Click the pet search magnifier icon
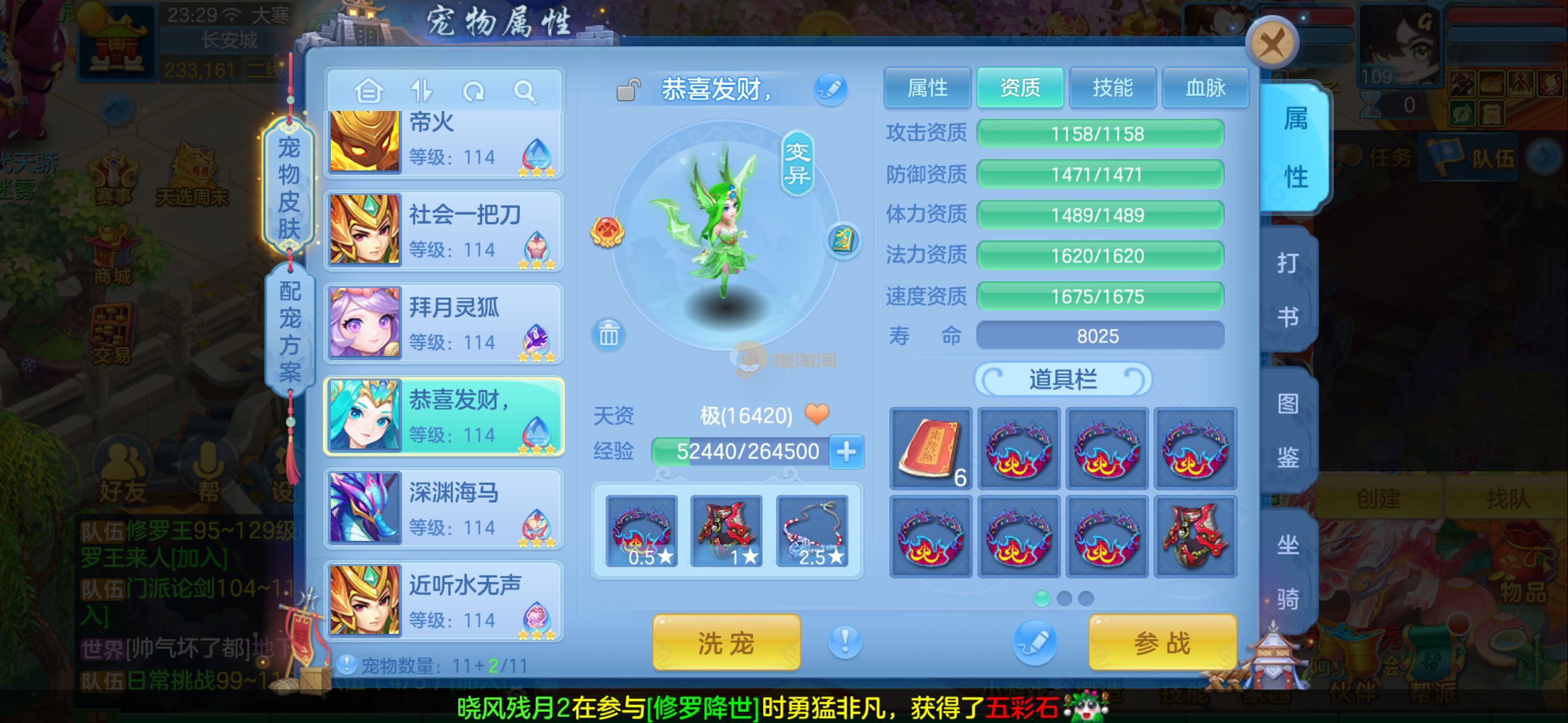1568x723 pixels. [524, 92]
